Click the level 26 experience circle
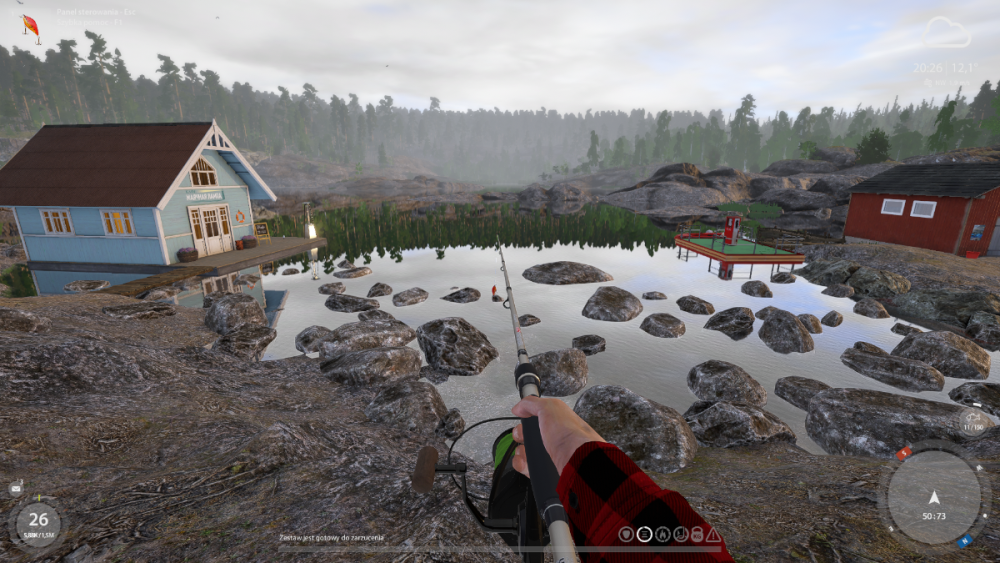The image size is (1000, 563). [x=38, y=520]
